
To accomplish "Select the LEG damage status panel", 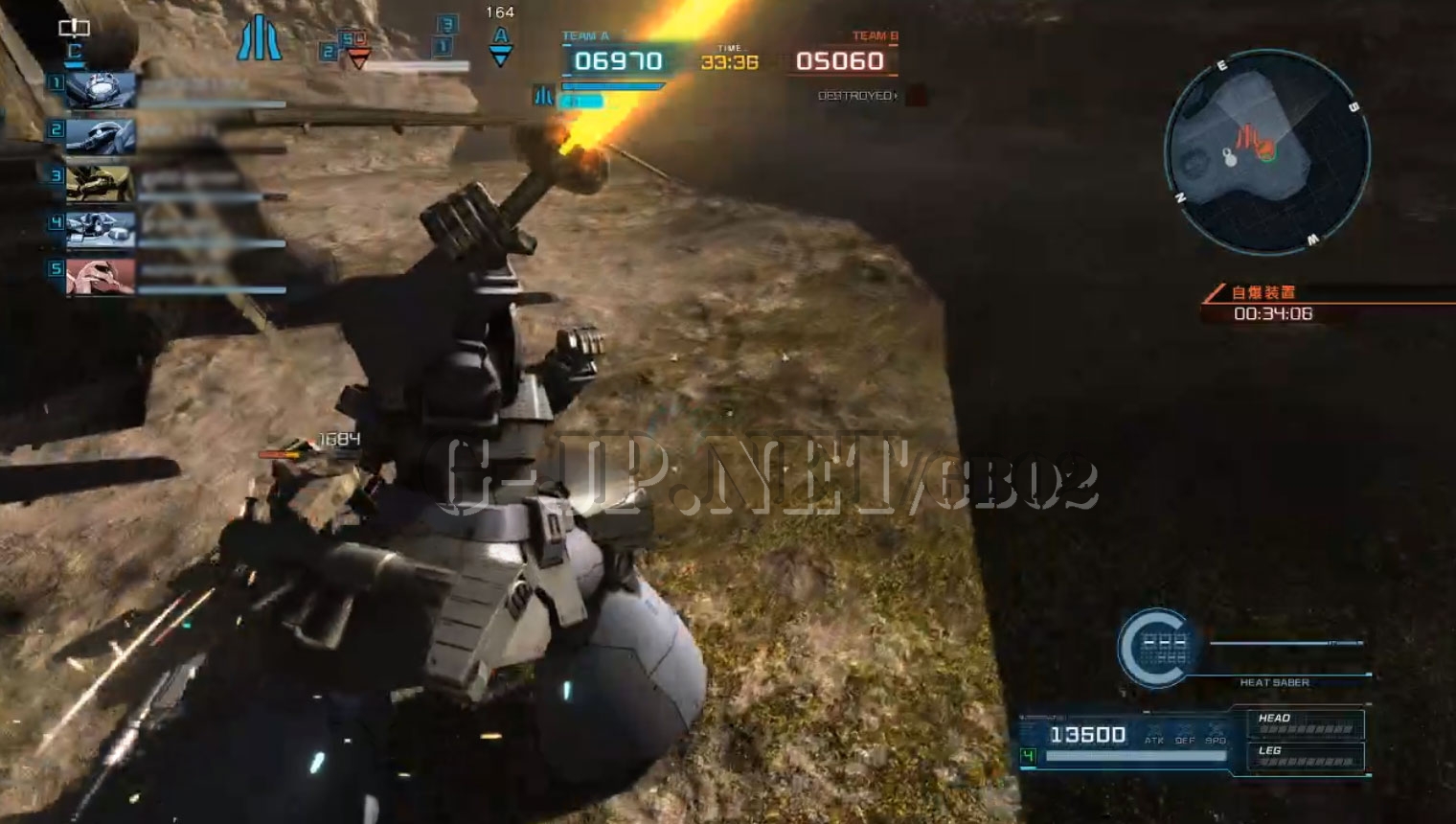I will coord(1305,756).
